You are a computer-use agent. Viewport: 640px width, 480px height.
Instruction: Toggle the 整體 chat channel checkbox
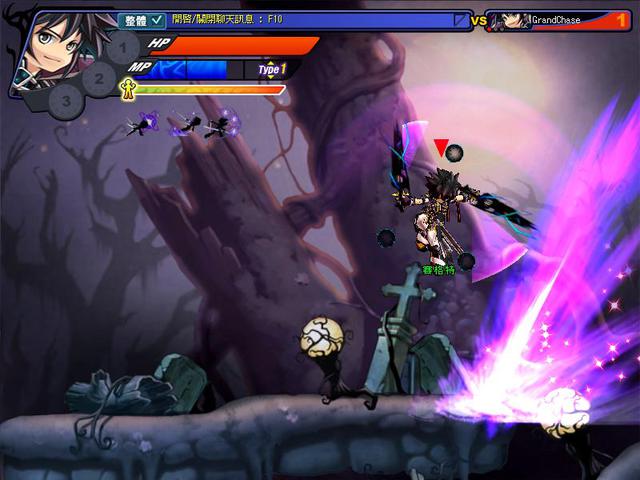(x=157, y=20)
